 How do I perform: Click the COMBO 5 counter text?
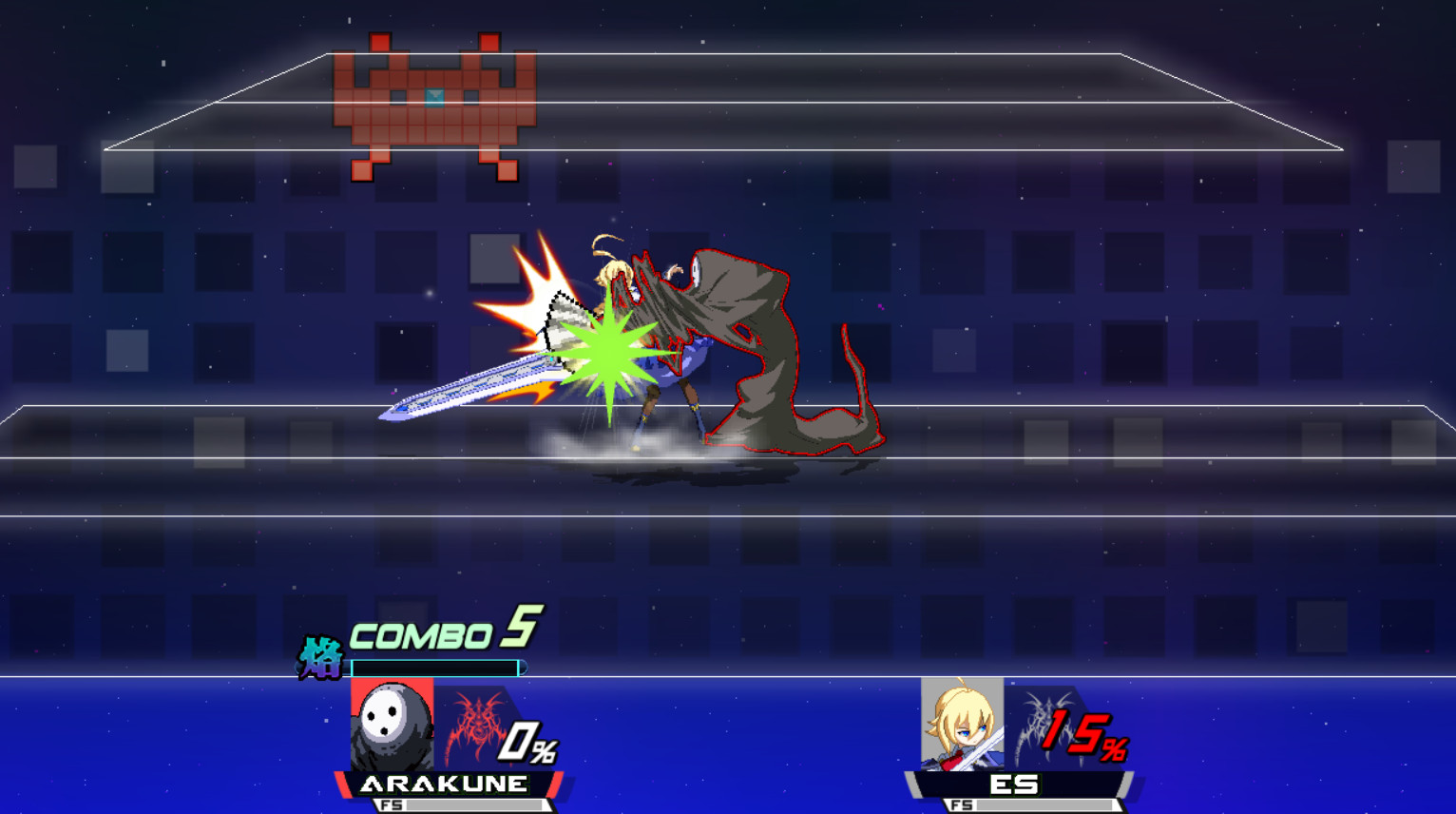coord(432,632)
